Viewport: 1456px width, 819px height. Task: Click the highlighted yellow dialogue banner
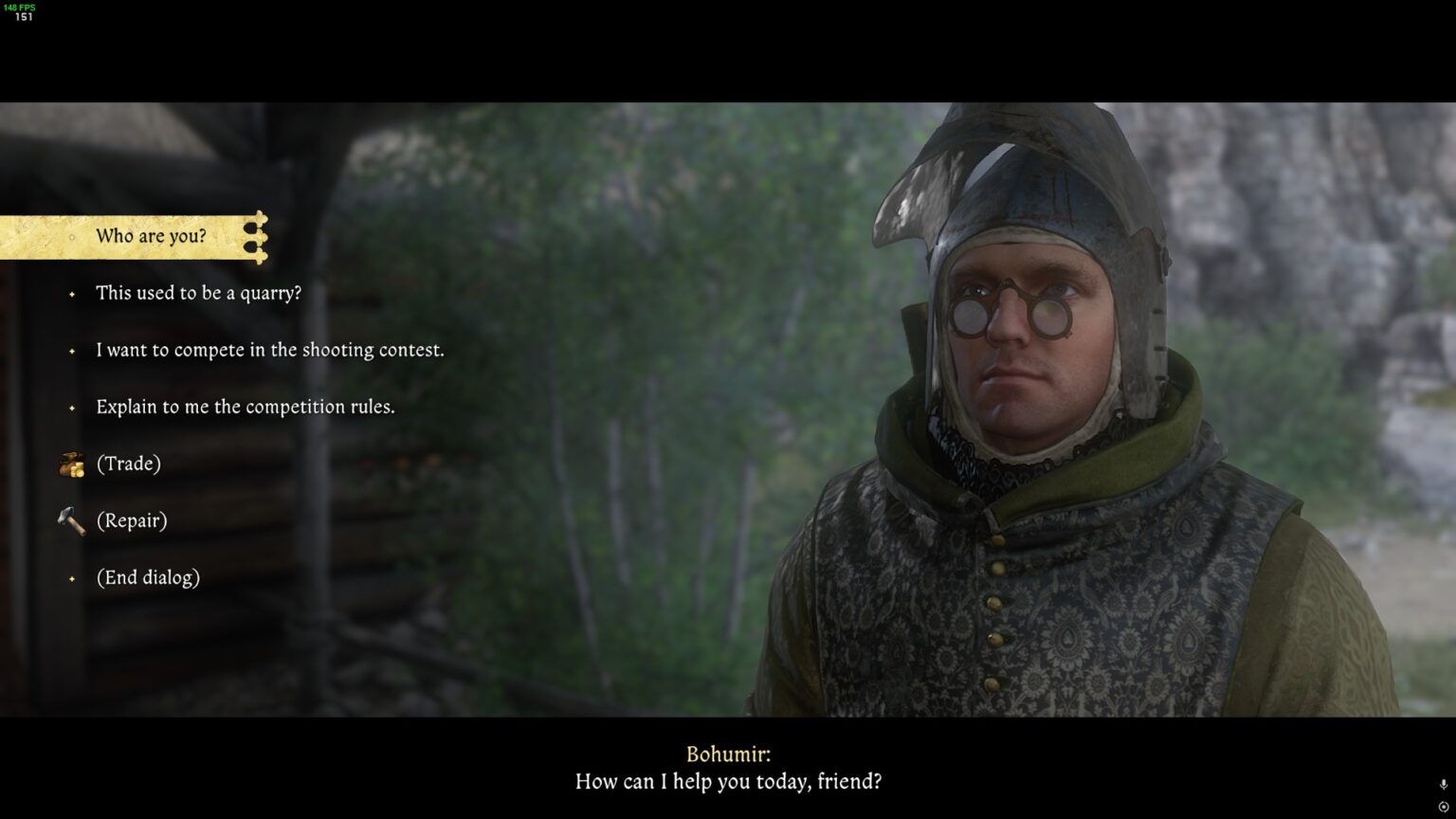[133, 237]
